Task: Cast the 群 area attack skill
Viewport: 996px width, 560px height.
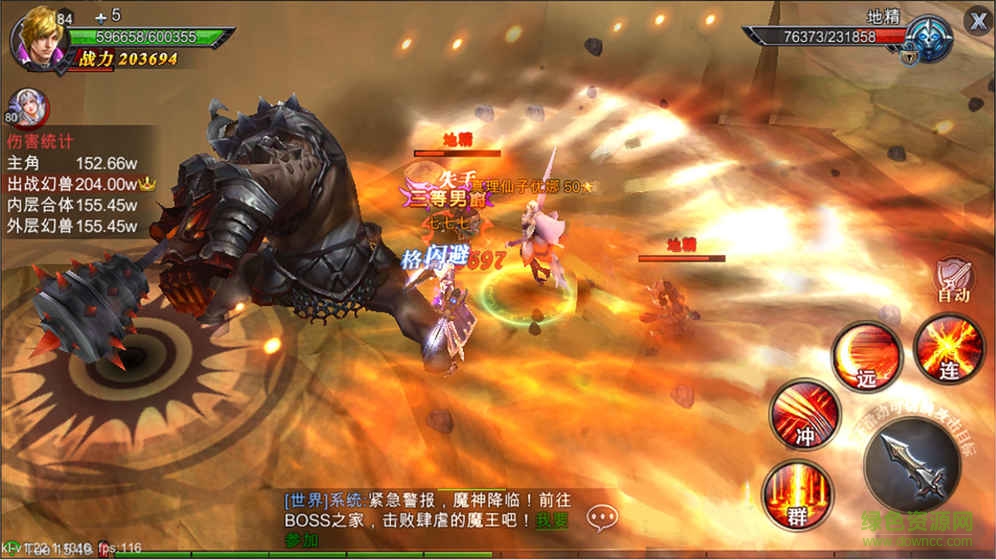Action: [x=796, y=495]
